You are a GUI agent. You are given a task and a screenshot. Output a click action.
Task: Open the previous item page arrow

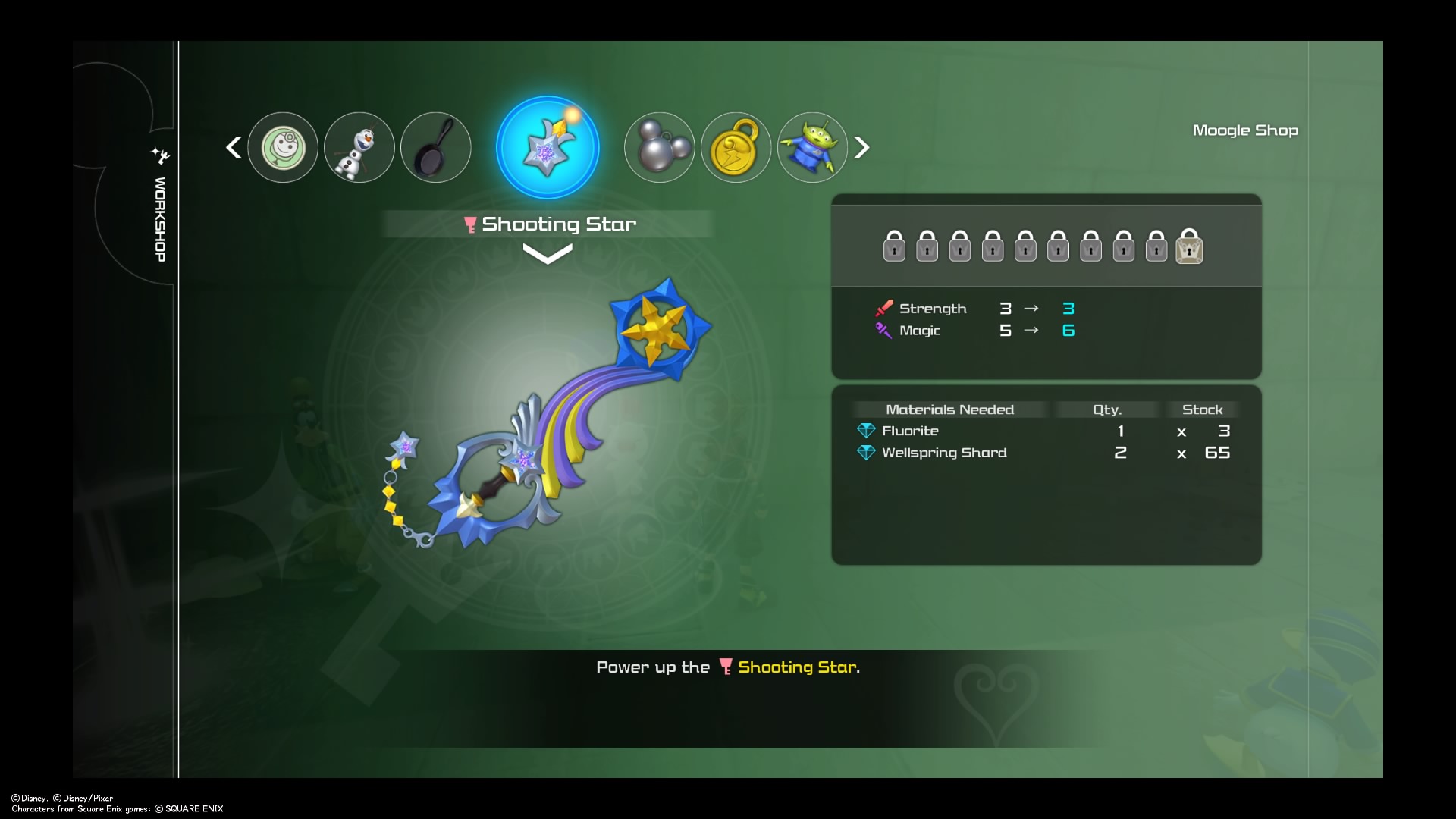click(234, 147)
